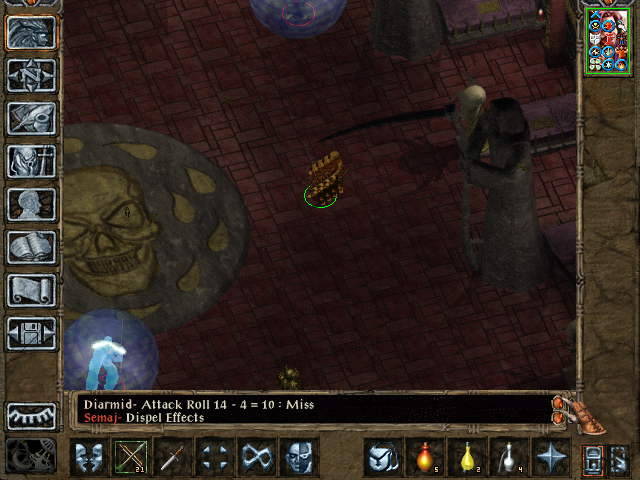
Task: Open the options via floppy disk icon
Action: coord(32,333)
